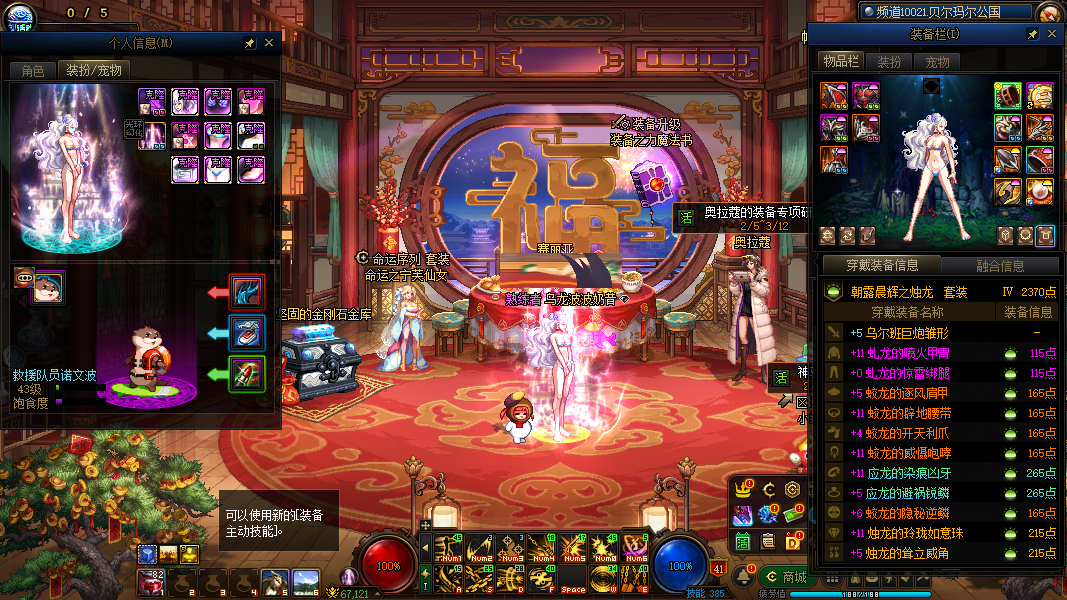1067x600 pixels.
Task: Open the 宠物 tab in equipment panel
Action: point(937,61)
